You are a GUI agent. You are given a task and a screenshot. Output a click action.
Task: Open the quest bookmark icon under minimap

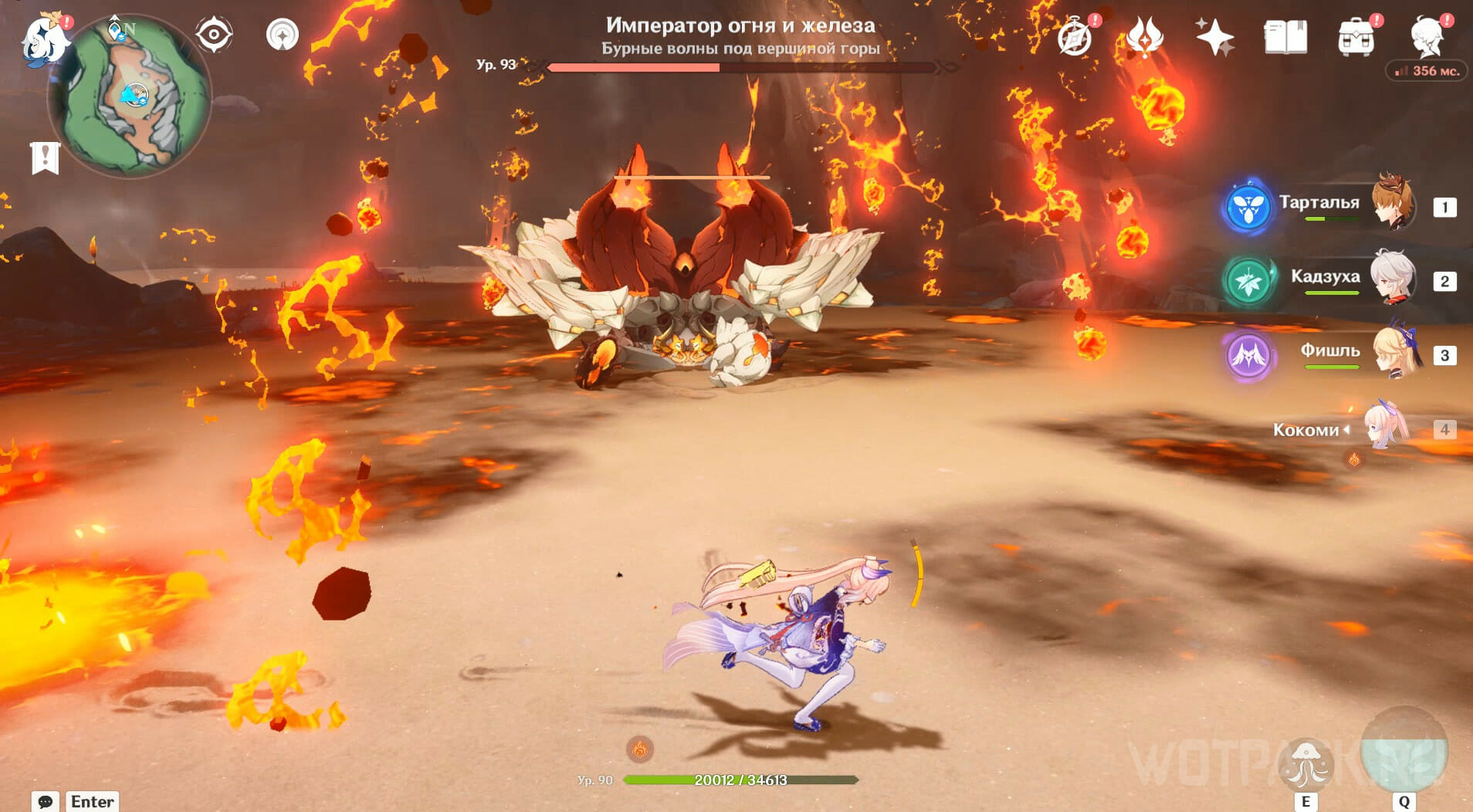pos(45,157)
